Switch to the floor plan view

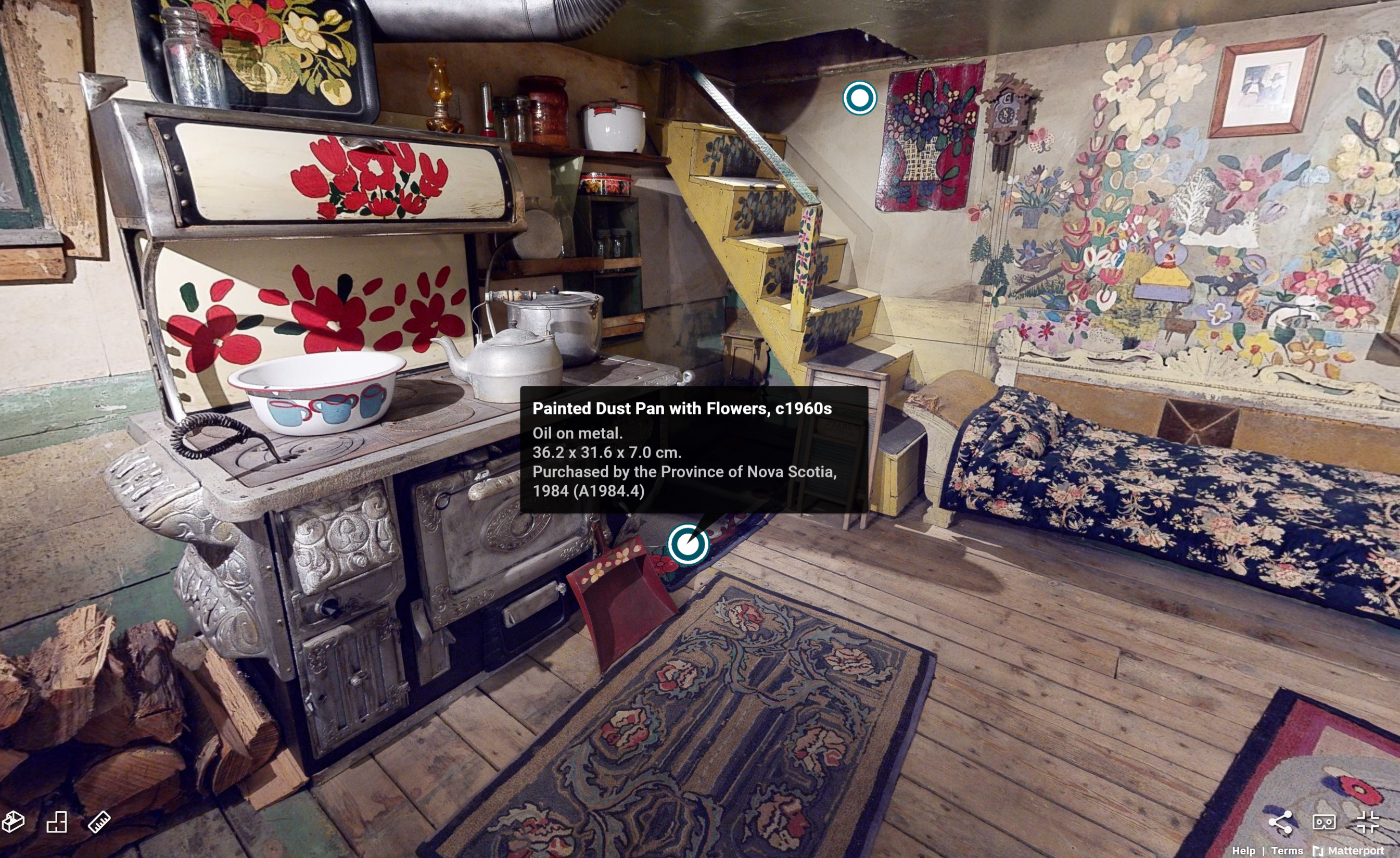coord(56,822)
